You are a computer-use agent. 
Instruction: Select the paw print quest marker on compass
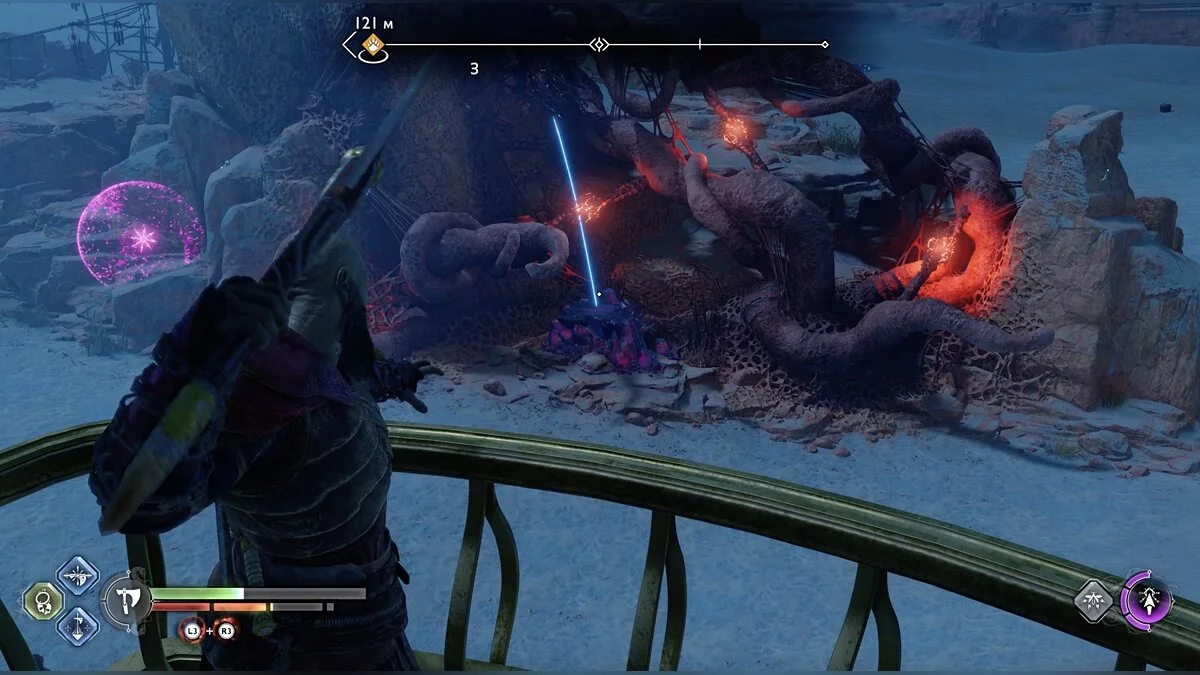pos(374,44)
